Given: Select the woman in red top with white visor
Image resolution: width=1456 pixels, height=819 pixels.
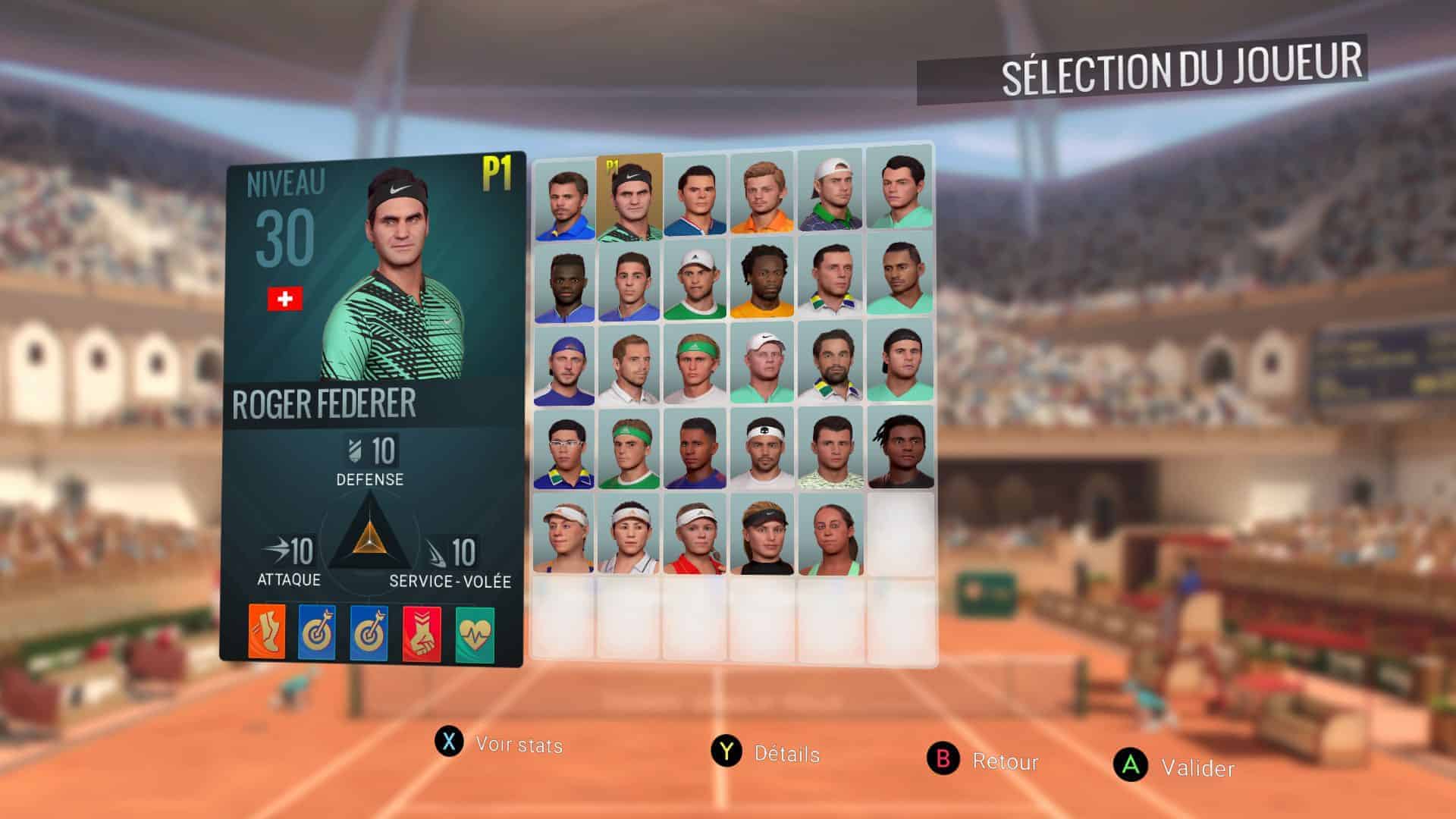Looking at the screenshot, I should coord(695,535).
